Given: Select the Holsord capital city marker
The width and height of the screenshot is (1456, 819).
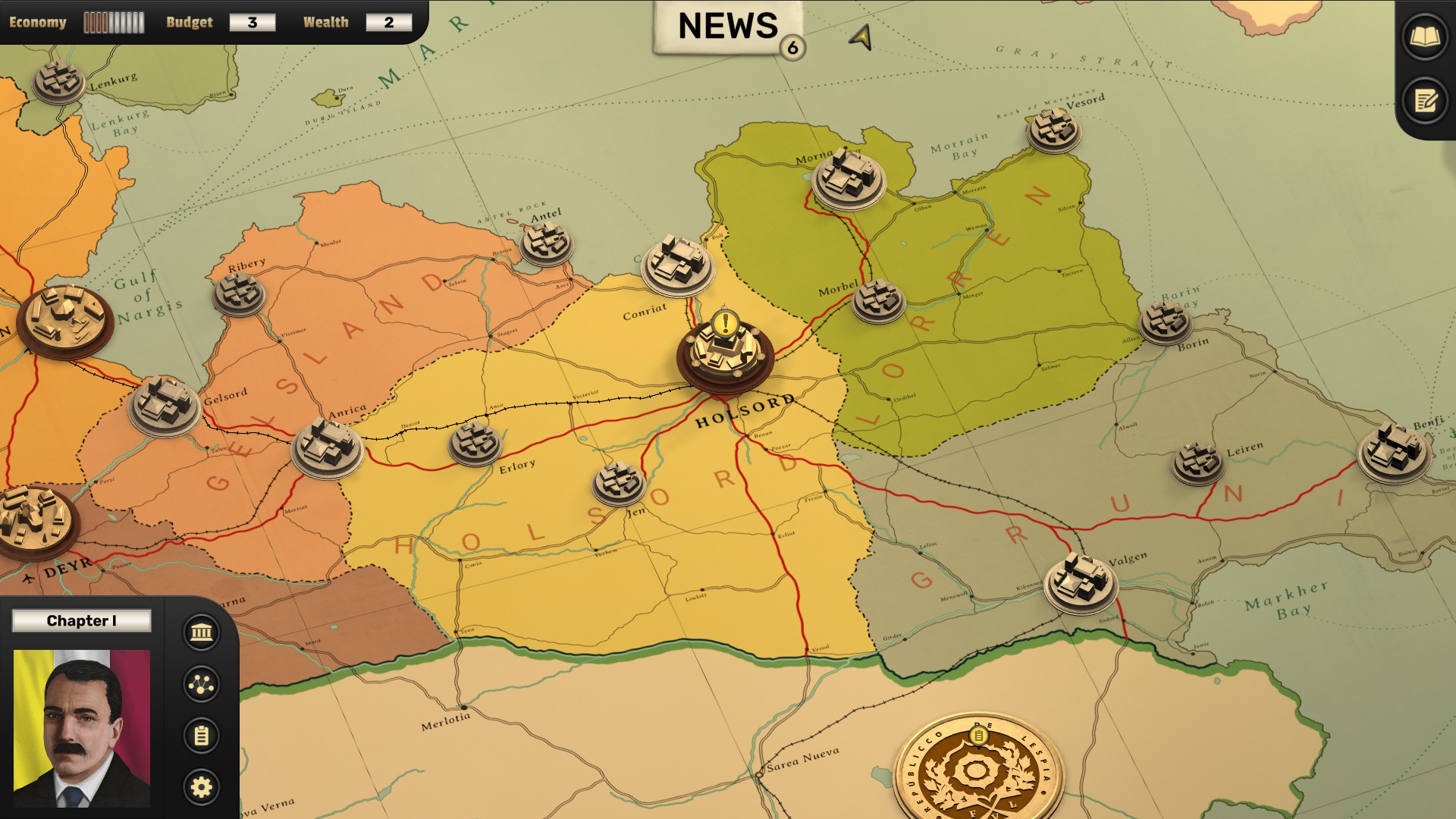Looking at the screenshot, I should 725,353.
